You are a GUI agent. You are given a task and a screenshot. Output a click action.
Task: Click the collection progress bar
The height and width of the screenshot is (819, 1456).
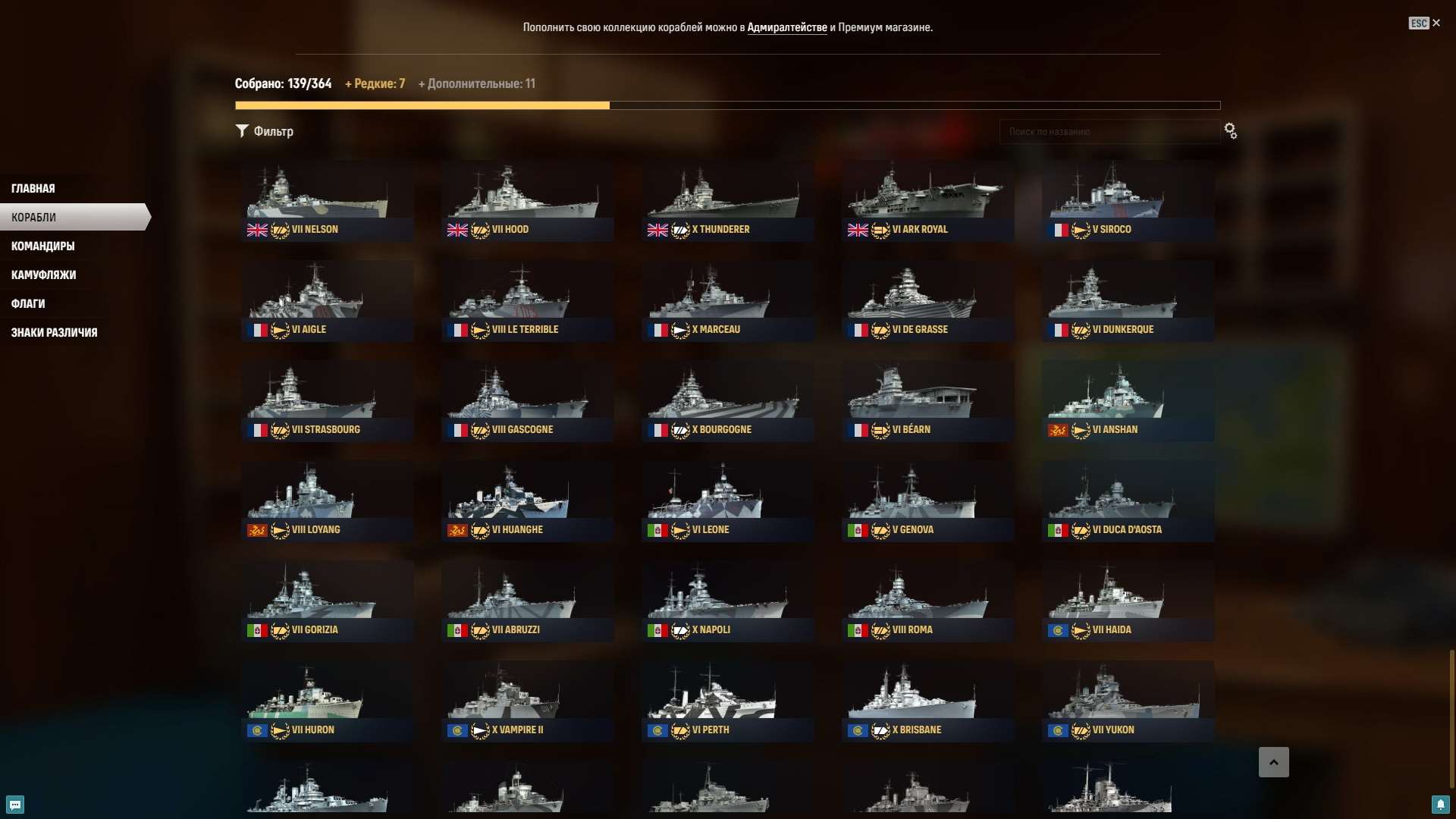tap(728, 105)
